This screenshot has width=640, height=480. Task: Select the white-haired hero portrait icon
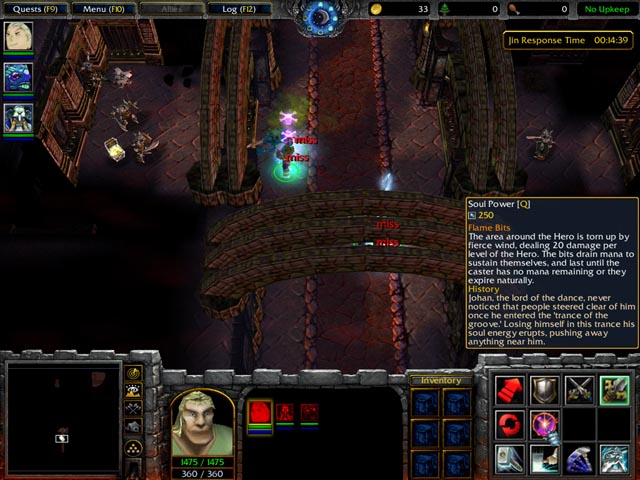tap(18, 35)
